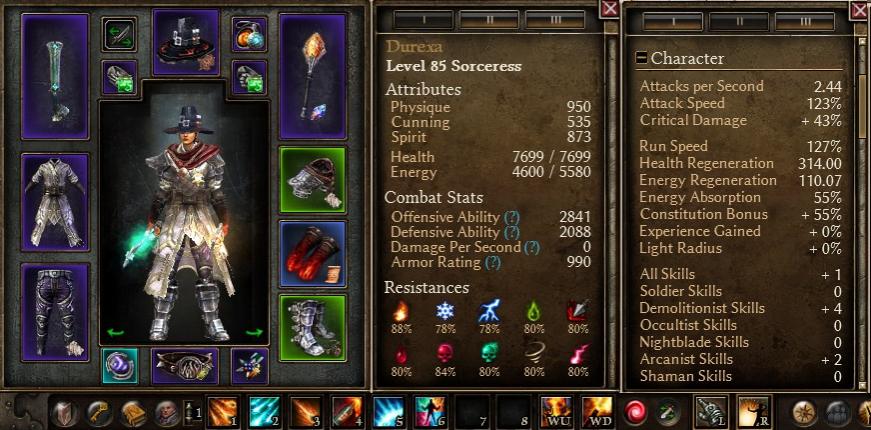The width and height of the screenshot is (871, 430).
Task: Collapse the Character stats section
Action: click(642, 58)
